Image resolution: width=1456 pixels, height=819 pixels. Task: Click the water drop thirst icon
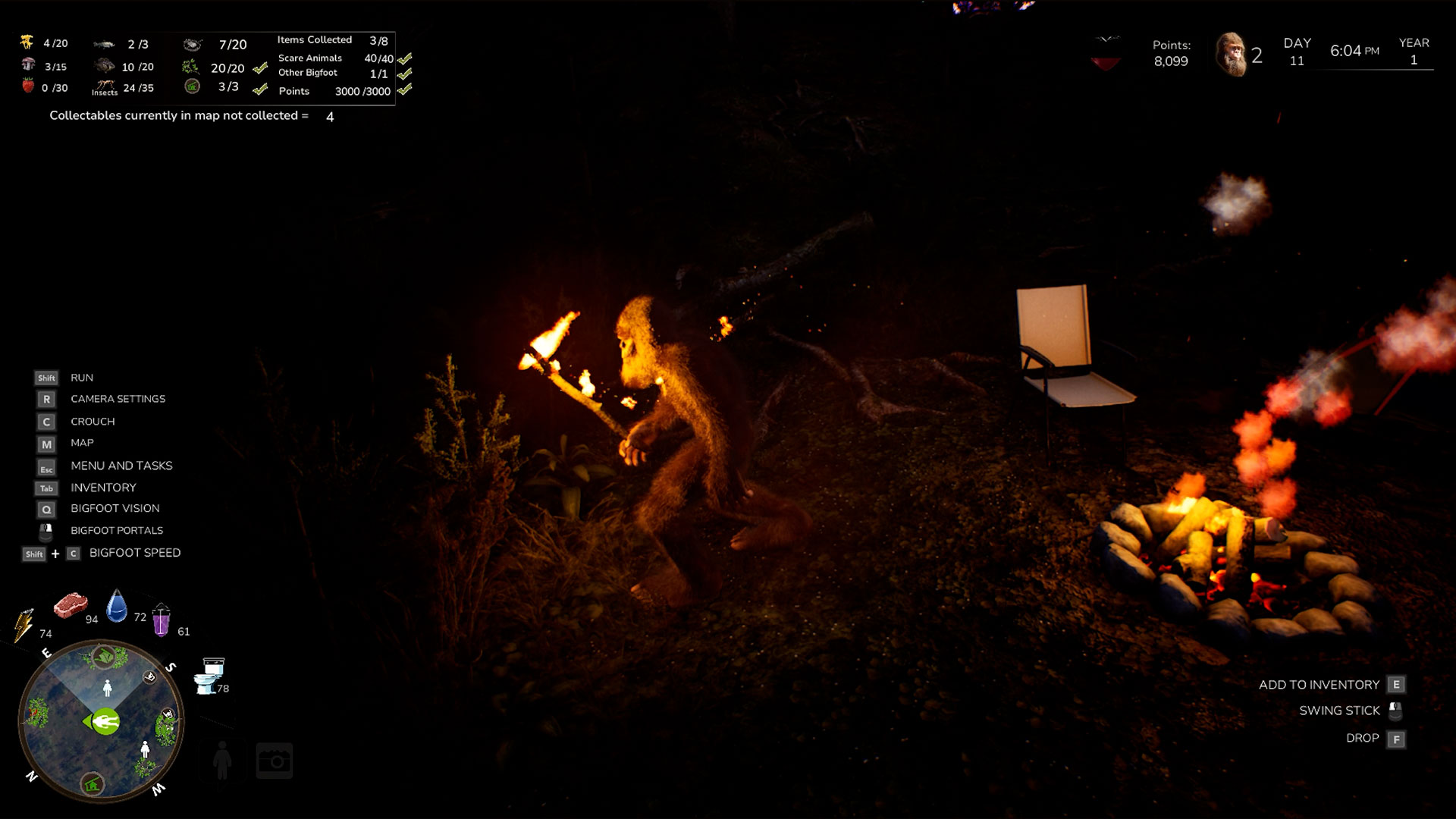tap(117, 607)
